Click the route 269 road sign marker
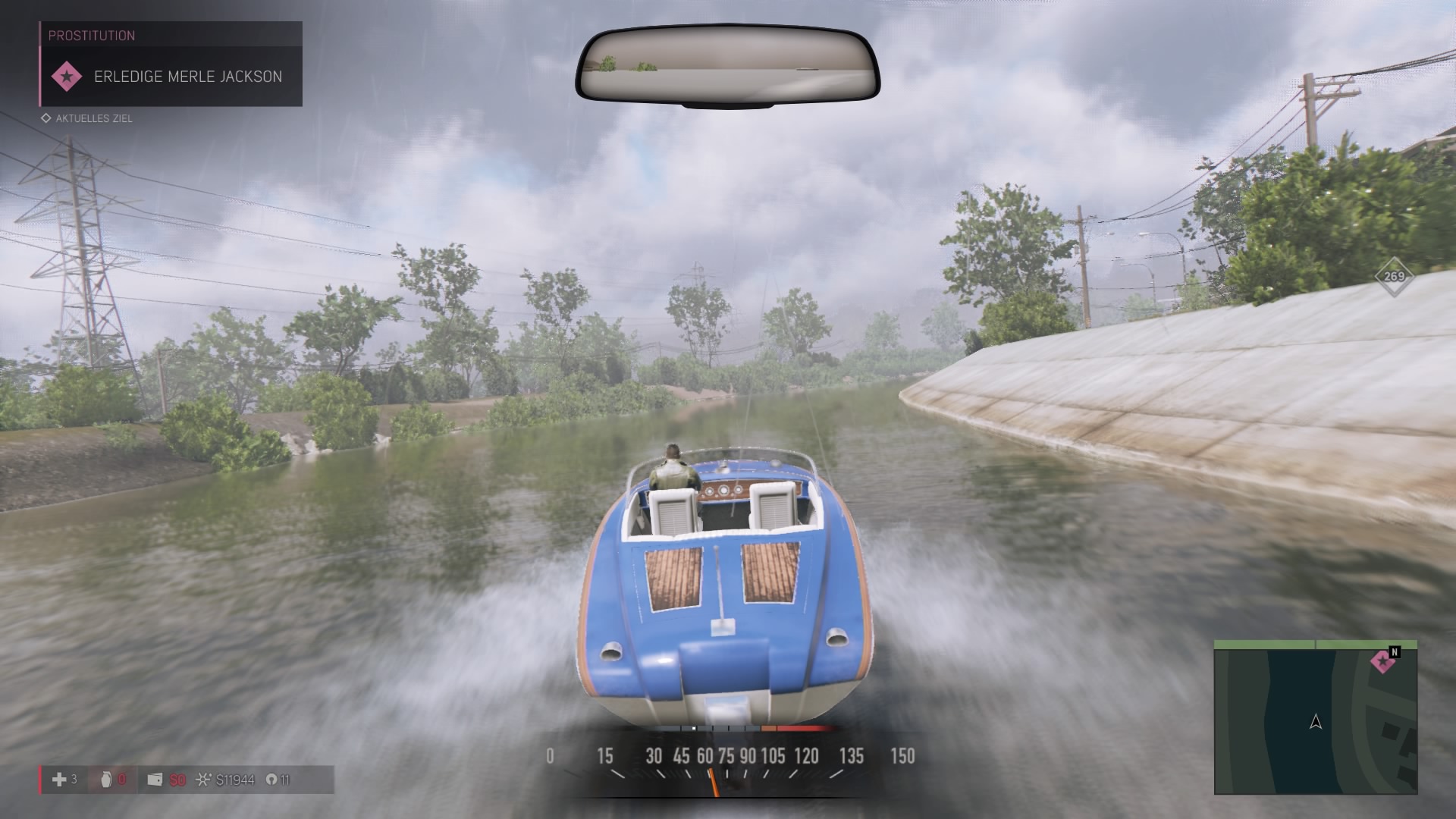 pos(1394,278)
